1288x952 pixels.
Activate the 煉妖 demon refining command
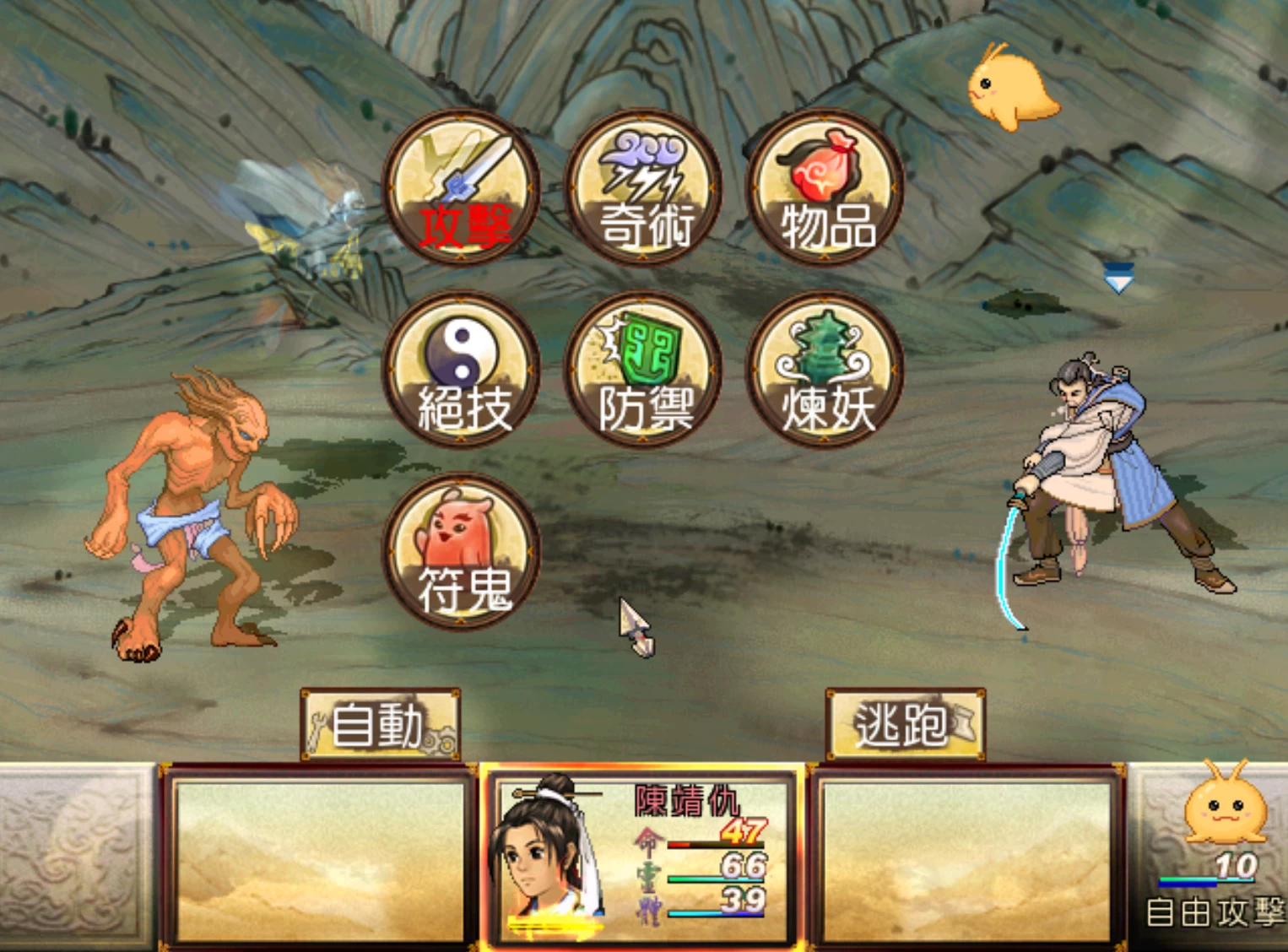(825, 370)
